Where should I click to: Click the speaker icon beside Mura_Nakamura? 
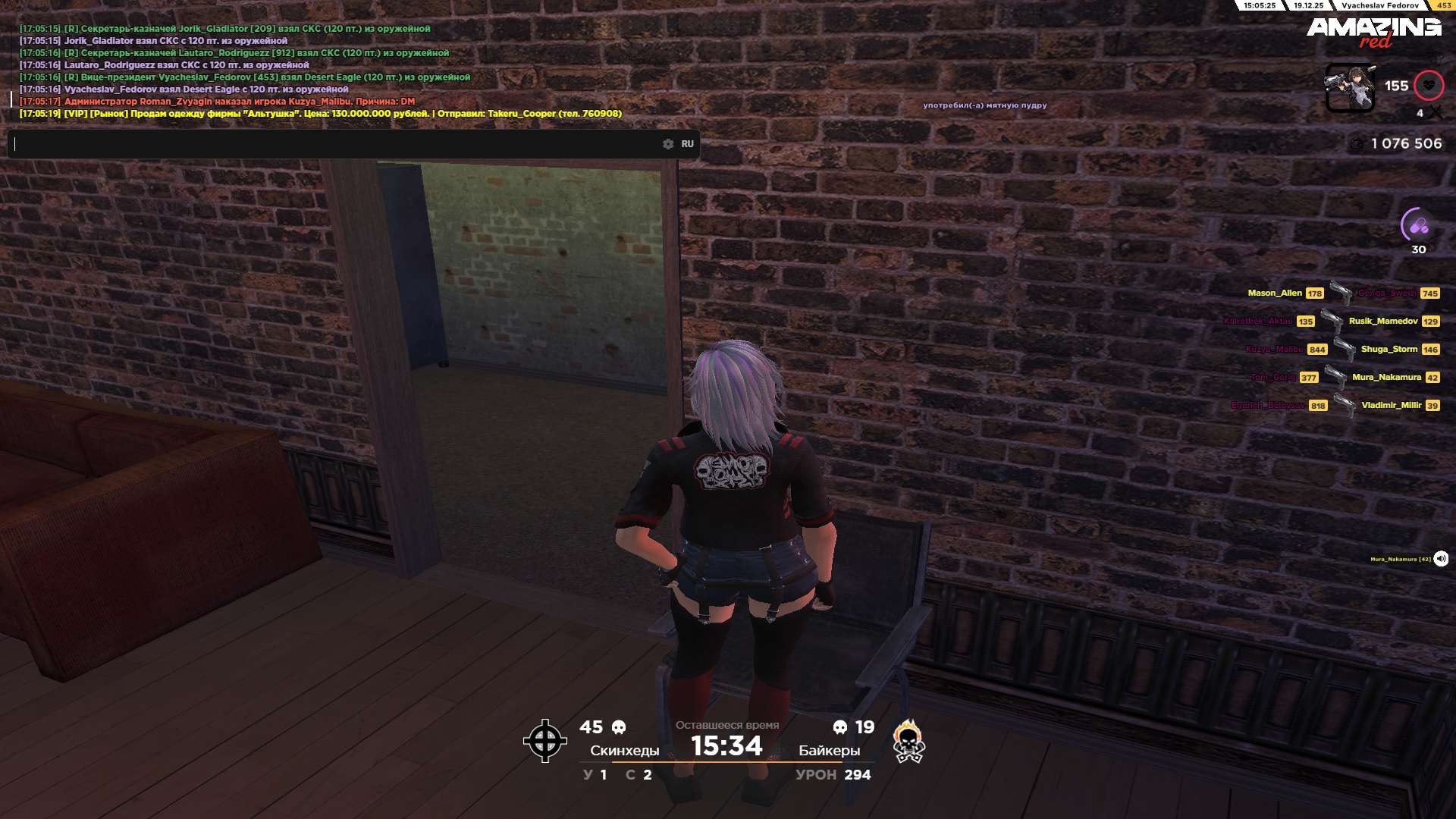point(1441,559)
